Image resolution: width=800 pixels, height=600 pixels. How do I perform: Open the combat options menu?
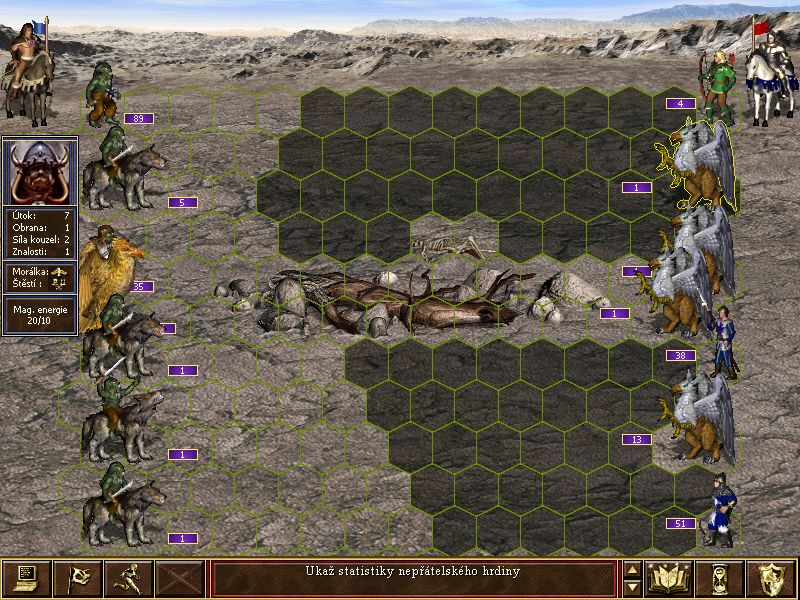26,578
